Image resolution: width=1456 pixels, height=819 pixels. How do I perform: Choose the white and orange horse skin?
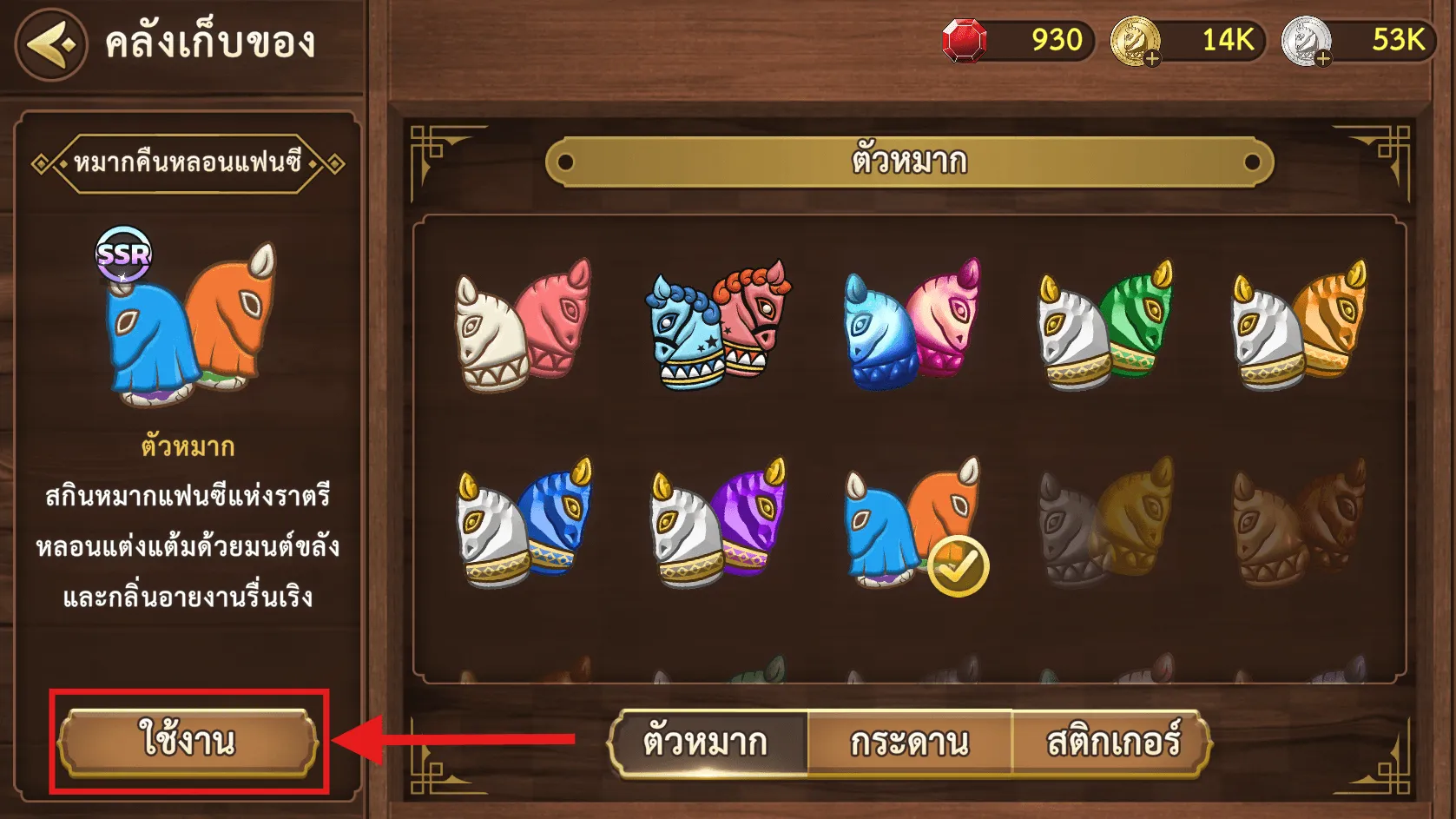pos(1298,325)
